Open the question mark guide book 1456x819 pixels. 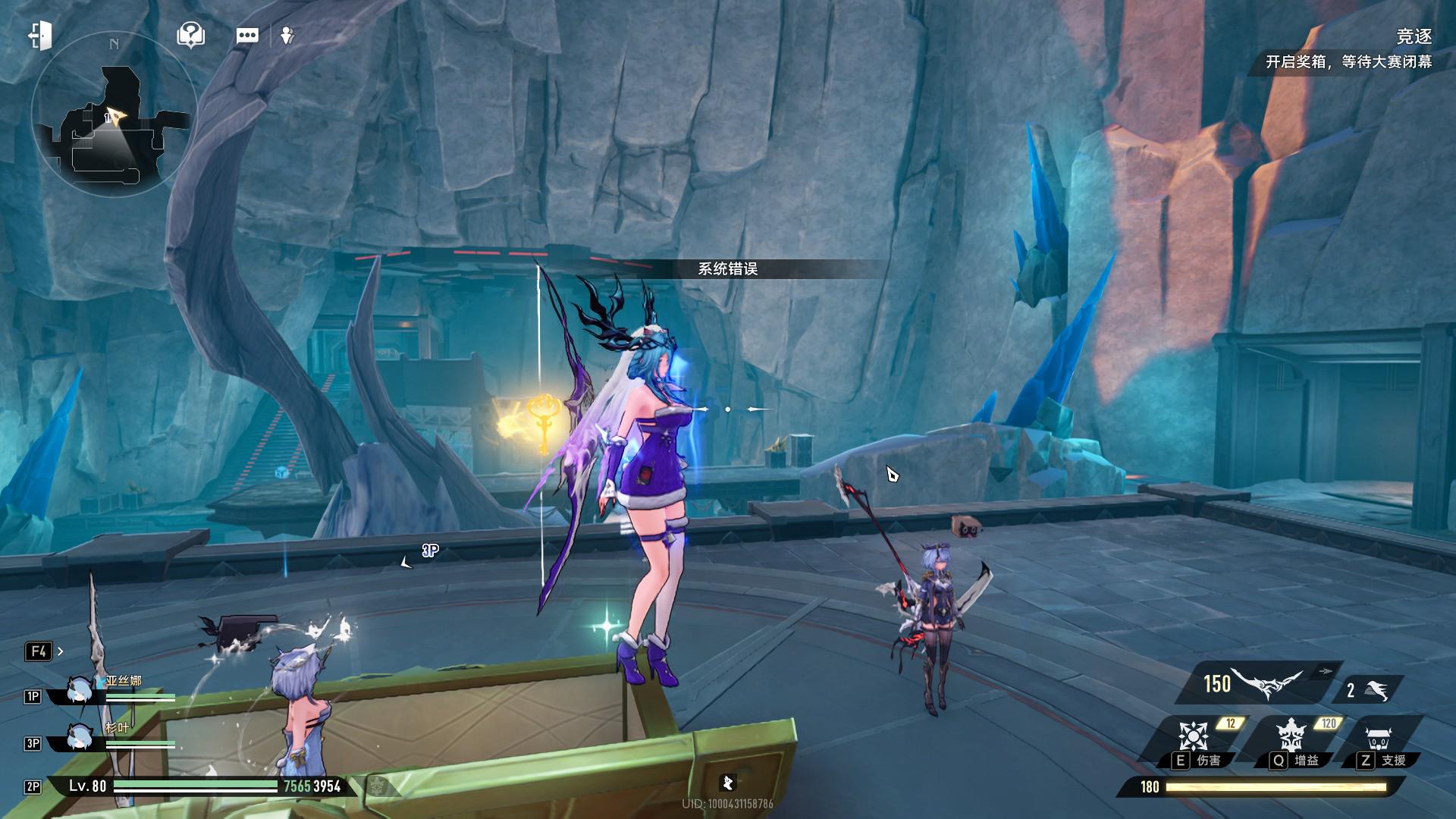190,35
